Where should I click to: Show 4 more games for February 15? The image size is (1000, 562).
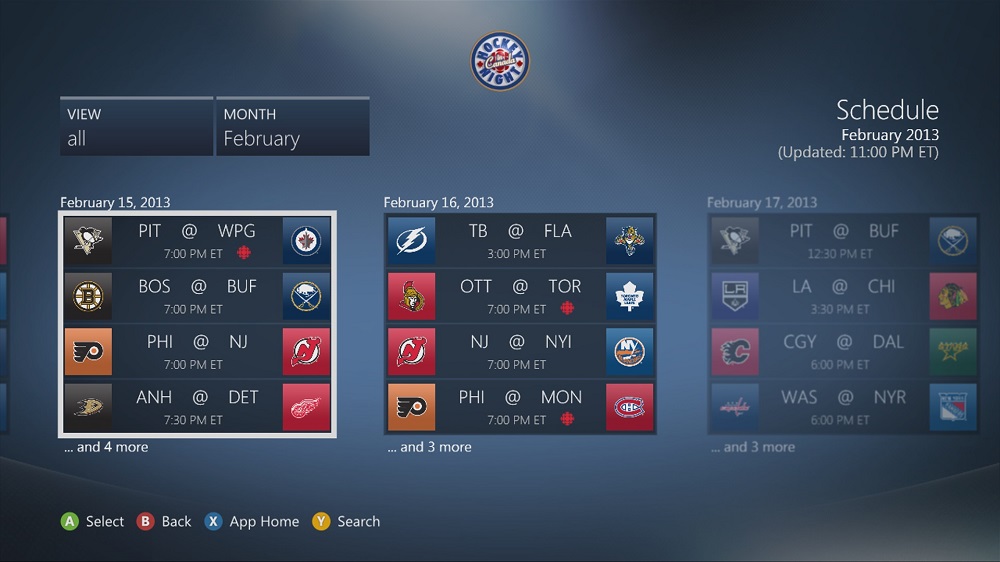pos(106,447)
